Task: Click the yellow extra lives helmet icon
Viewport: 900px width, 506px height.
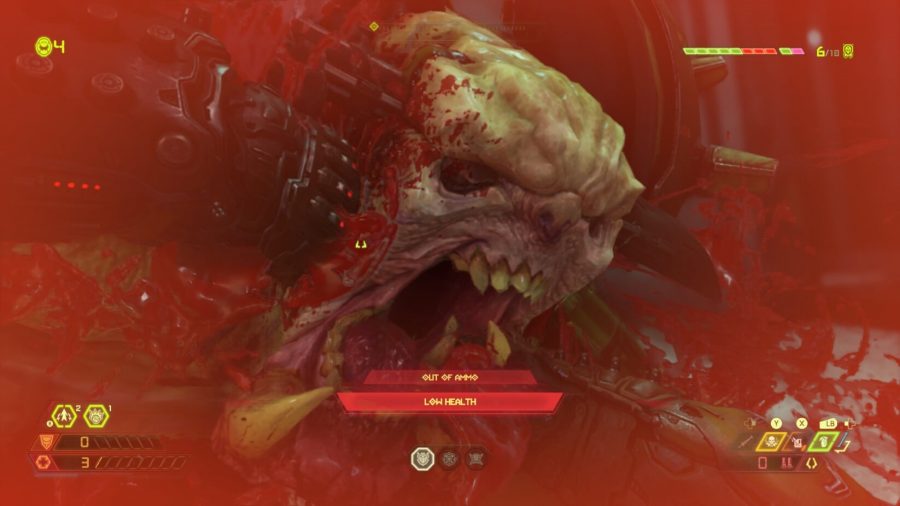Action: (x=43, y=46)
